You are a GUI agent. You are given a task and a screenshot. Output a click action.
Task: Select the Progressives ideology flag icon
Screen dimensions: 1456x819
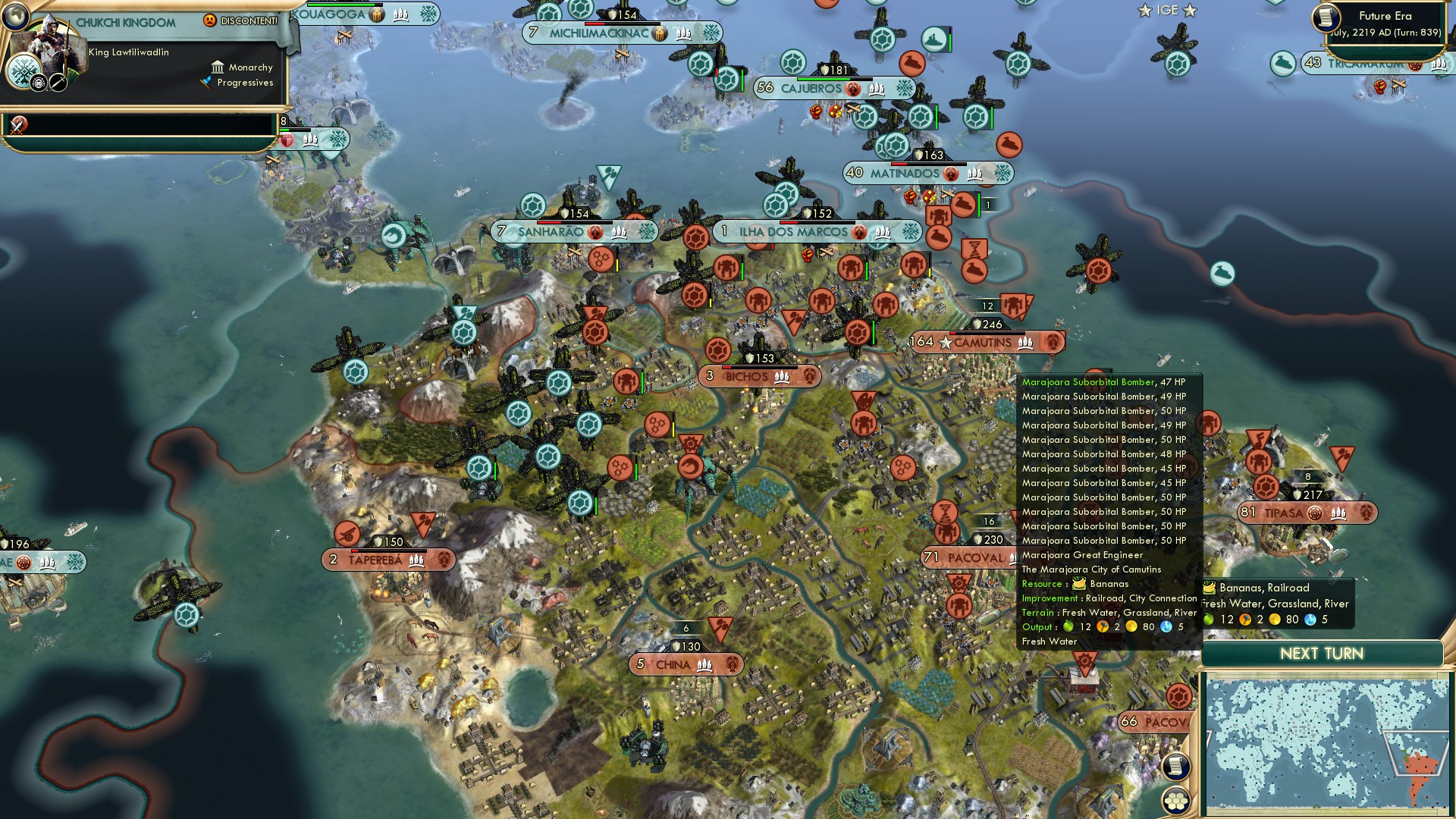[207, 84]
